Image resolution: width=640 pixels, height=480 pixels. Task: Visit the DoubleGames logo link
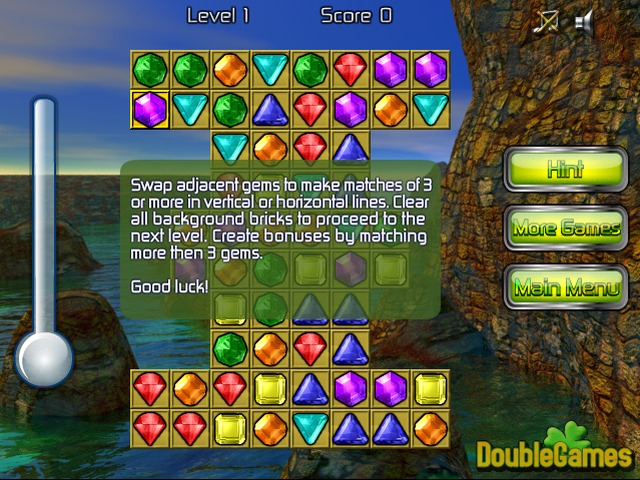pyautogui.click(x=553, y=453)
